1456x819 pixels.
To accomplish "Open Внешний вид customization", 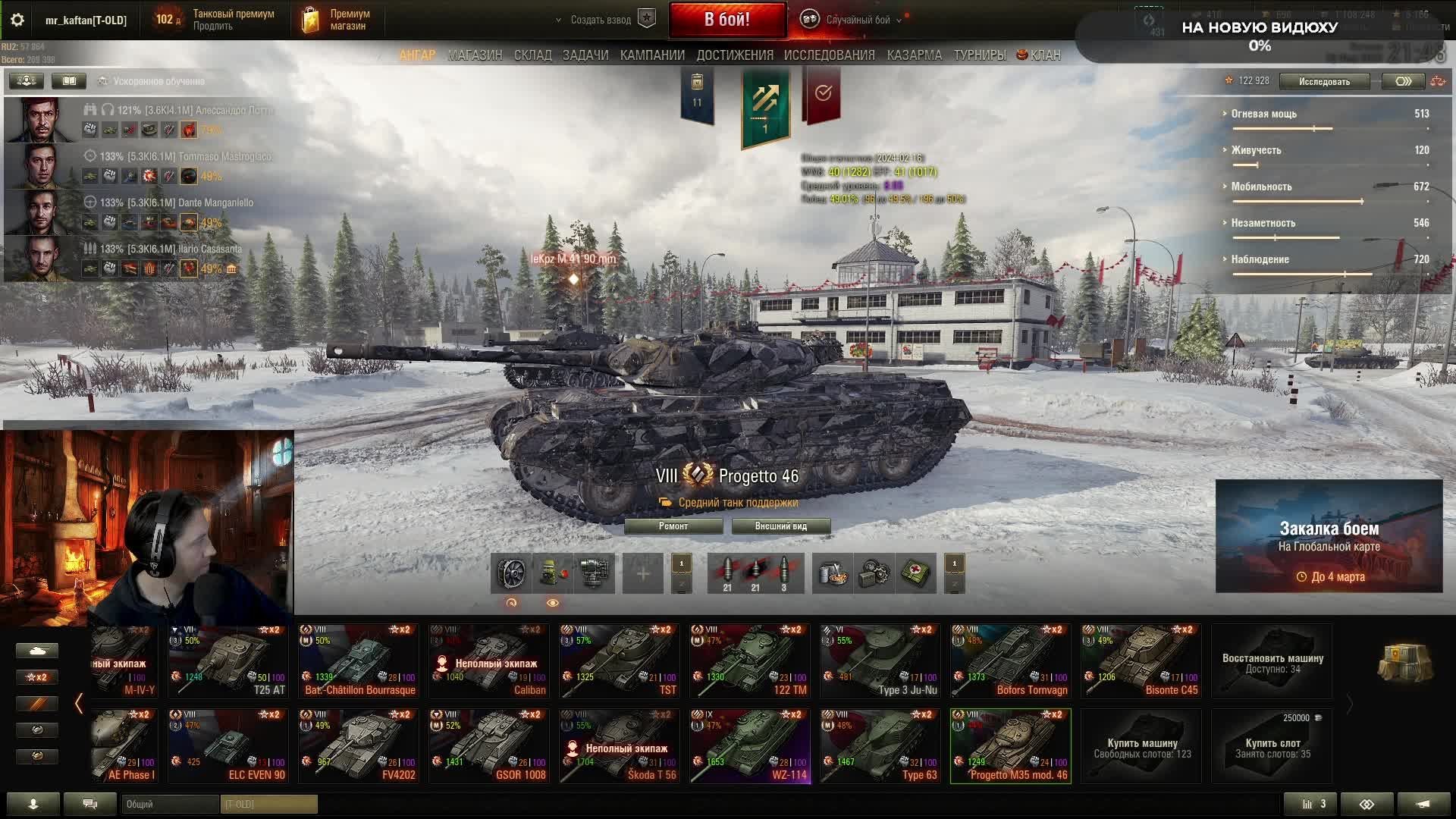I will point(780,526).
